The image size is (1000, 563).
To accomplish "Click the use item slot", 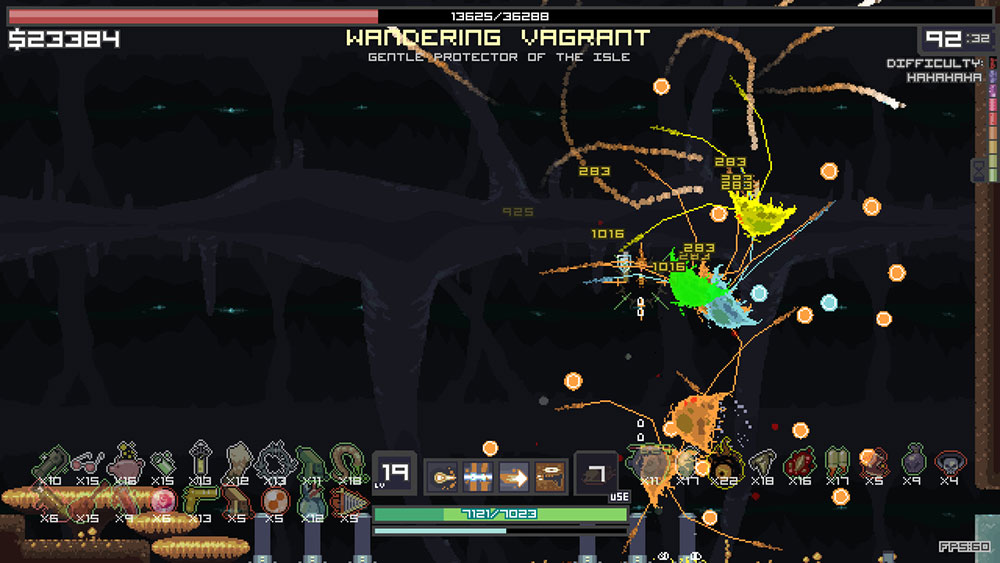I will 595,474.
